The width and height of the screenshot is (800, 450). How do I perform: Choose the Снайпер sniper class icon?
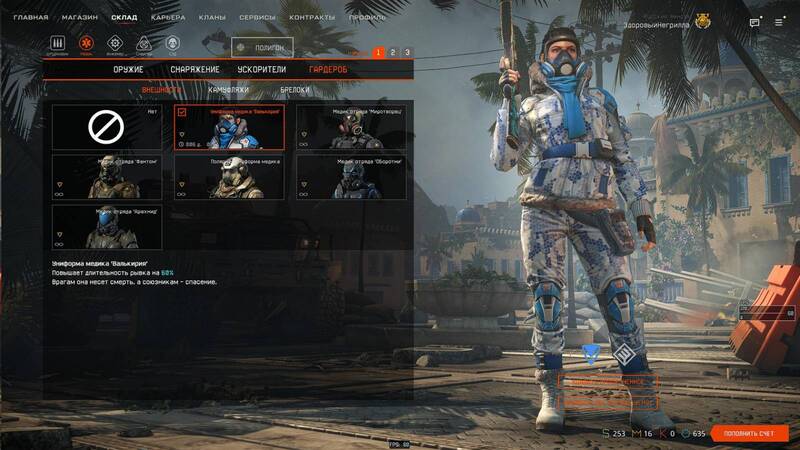[144, 44]
